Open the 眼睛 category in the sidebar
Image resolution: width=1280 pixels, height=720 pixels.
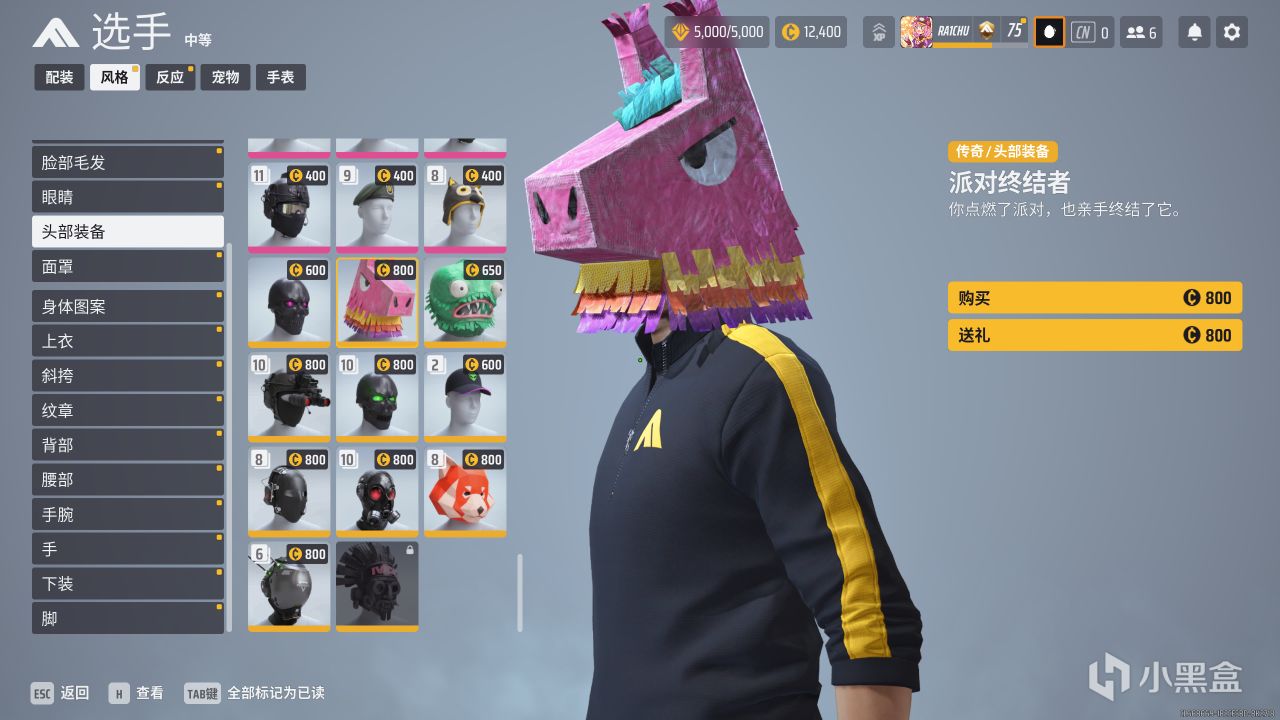pos(127,196)
